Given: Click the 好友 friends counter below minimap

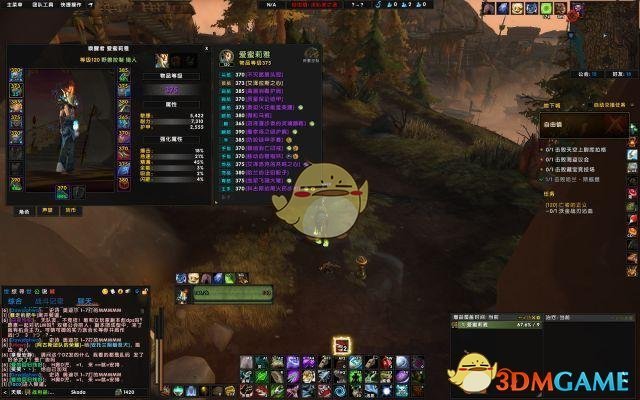Looking at the screenshot, I should [618, 73].
